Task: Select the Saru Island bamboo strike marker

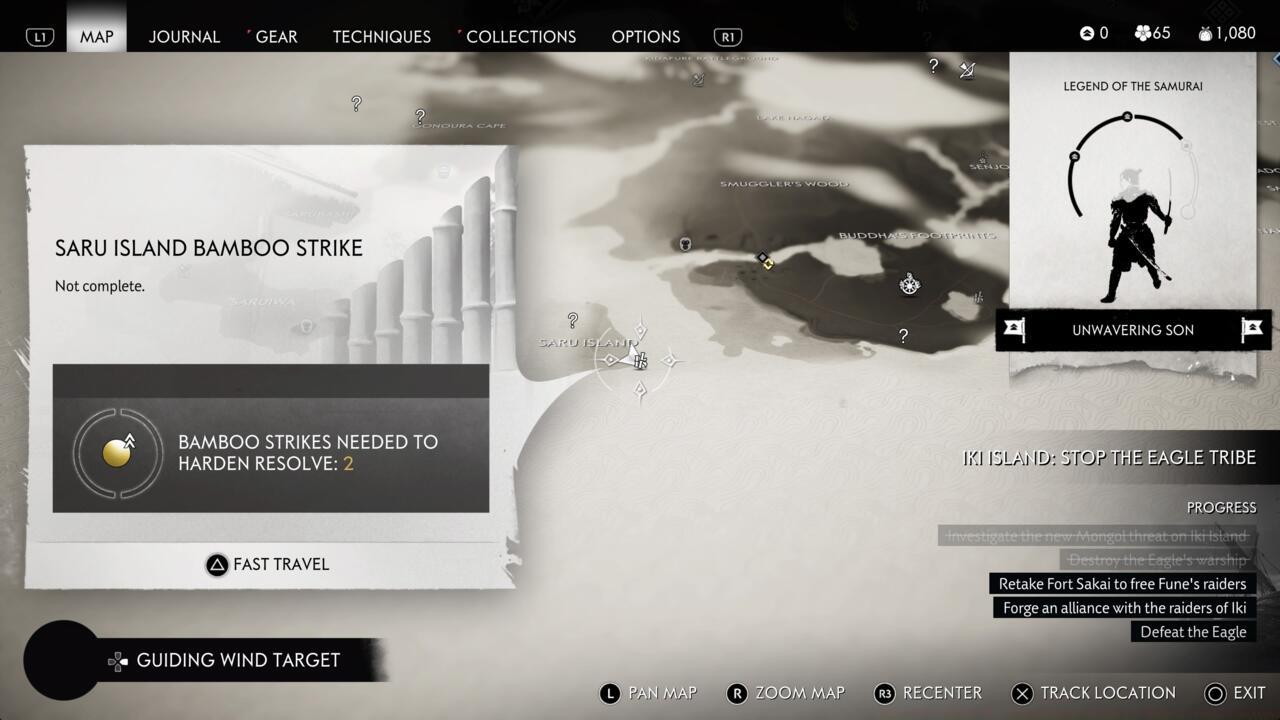Action: pos(640,361)
